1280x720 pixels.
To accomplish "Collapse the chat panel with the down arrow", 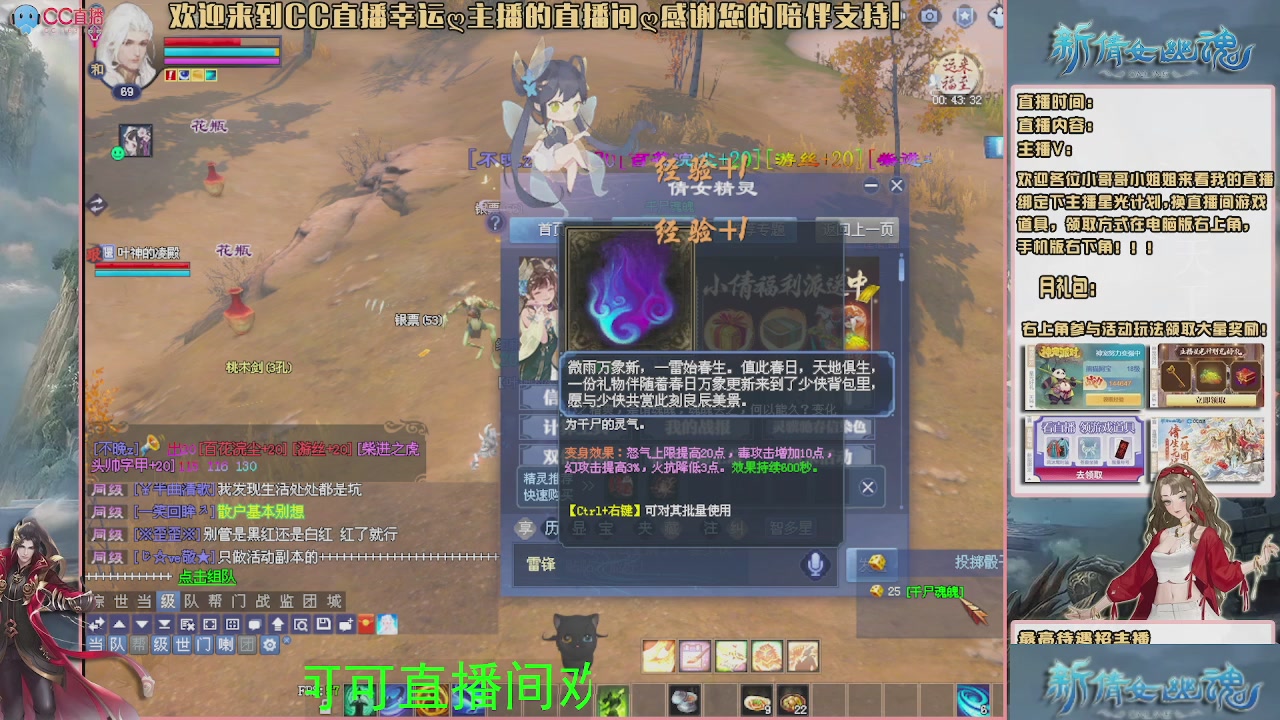I will [140, 624].
